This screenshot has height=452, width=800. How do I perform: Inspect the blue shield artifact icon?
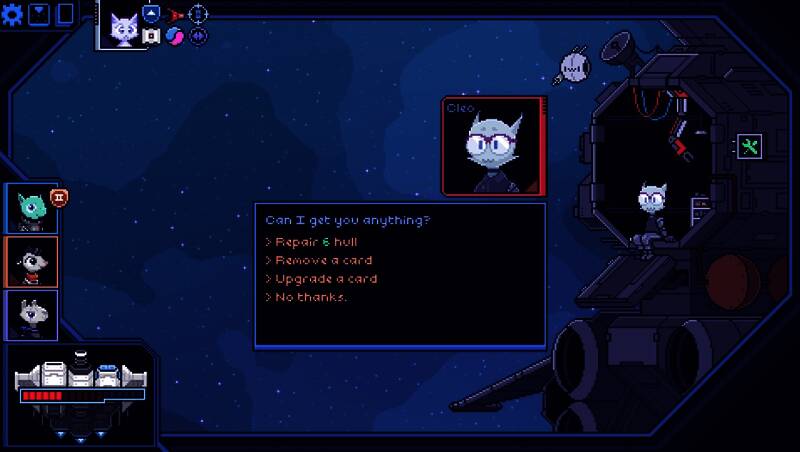click(x=151, y=14)
